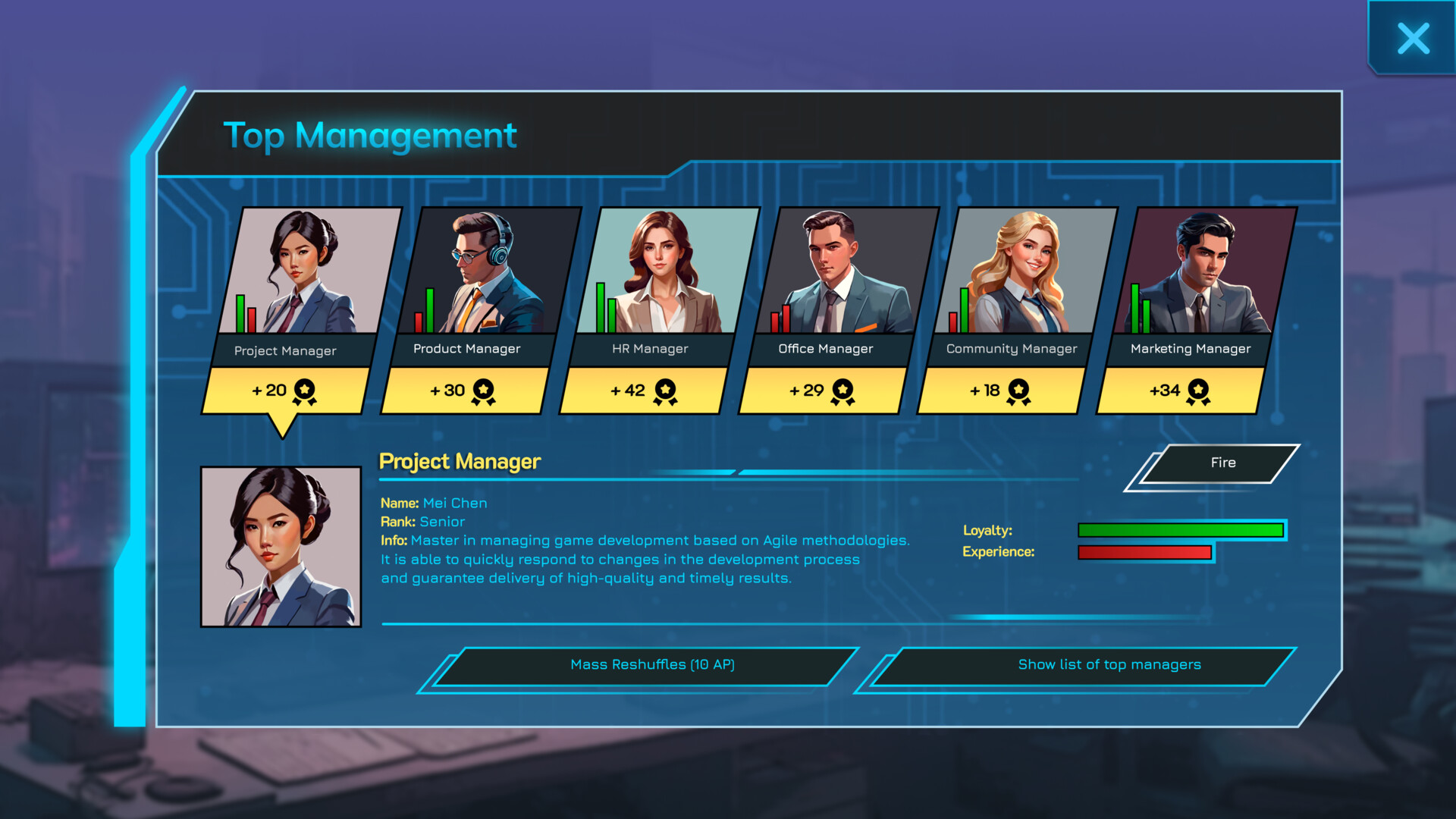1456x819 pixels.
Task: Select the Marketing Manager card
Action: click(x=1198, y=273)
